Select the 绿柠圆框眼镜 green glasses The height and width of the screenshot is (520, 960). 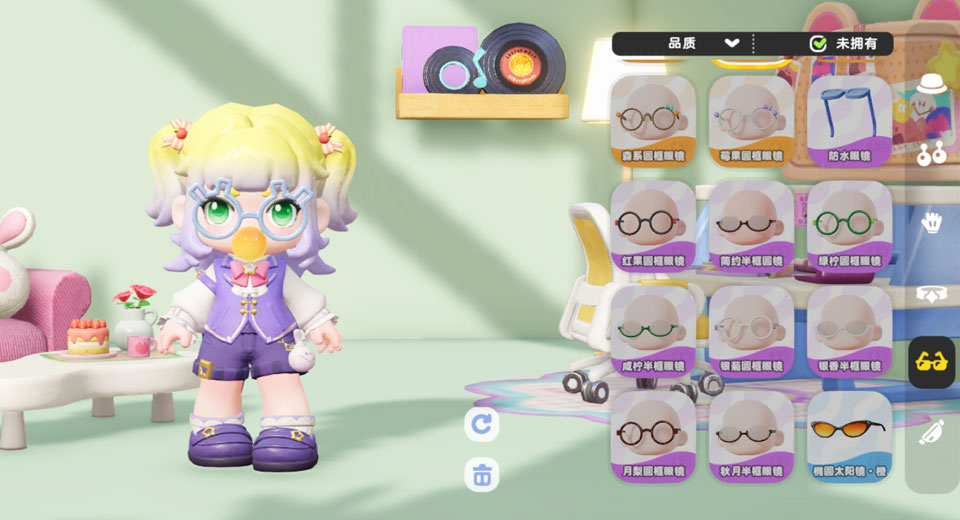849,225
